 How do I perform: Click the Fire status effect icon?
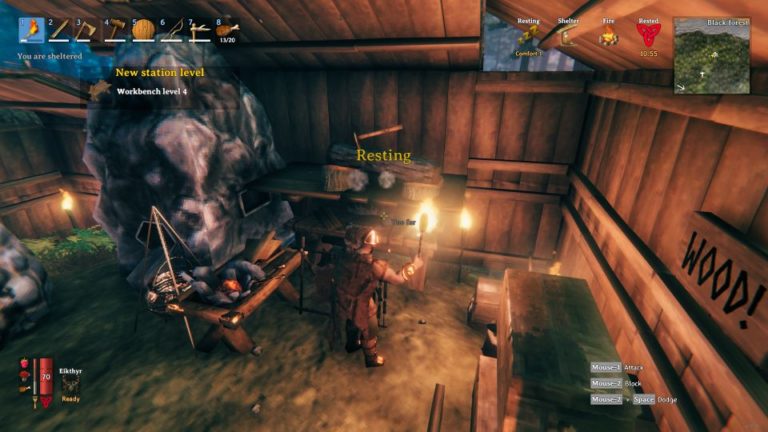pos(607,37)
